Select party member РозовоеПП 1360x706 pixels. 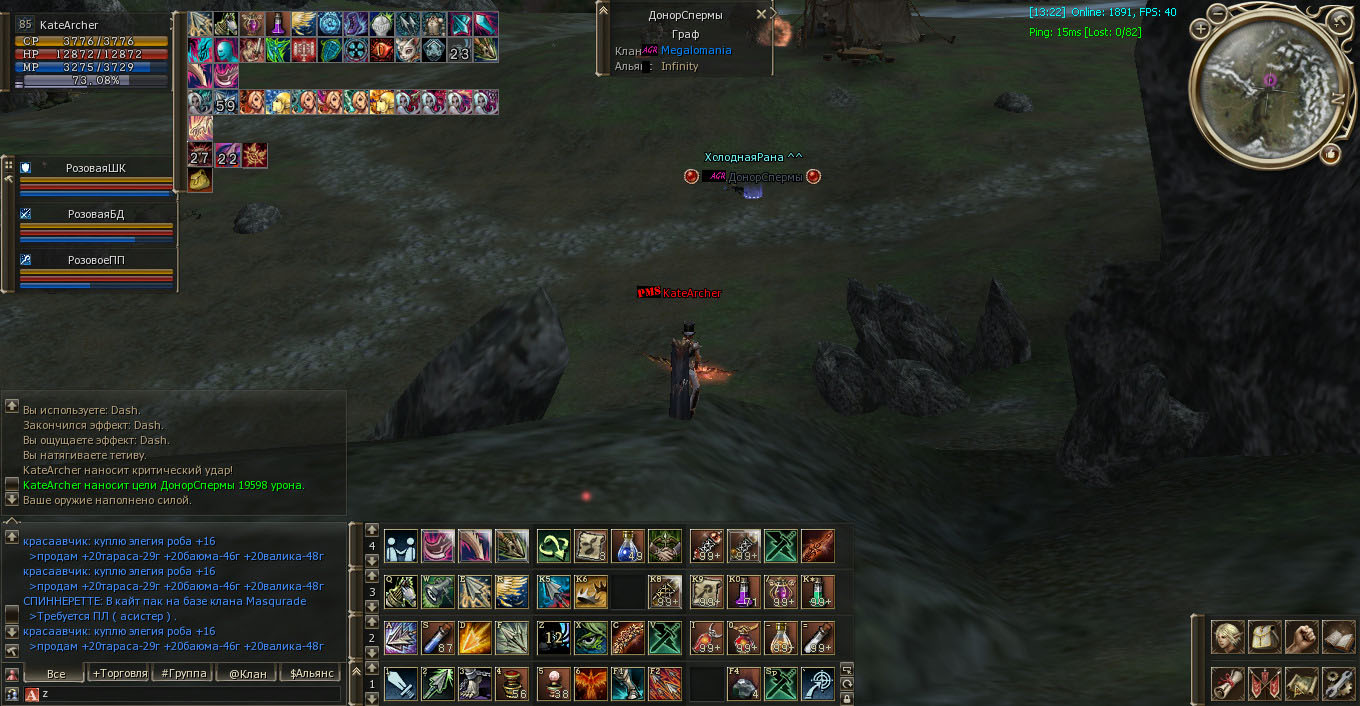click(96, 260)
